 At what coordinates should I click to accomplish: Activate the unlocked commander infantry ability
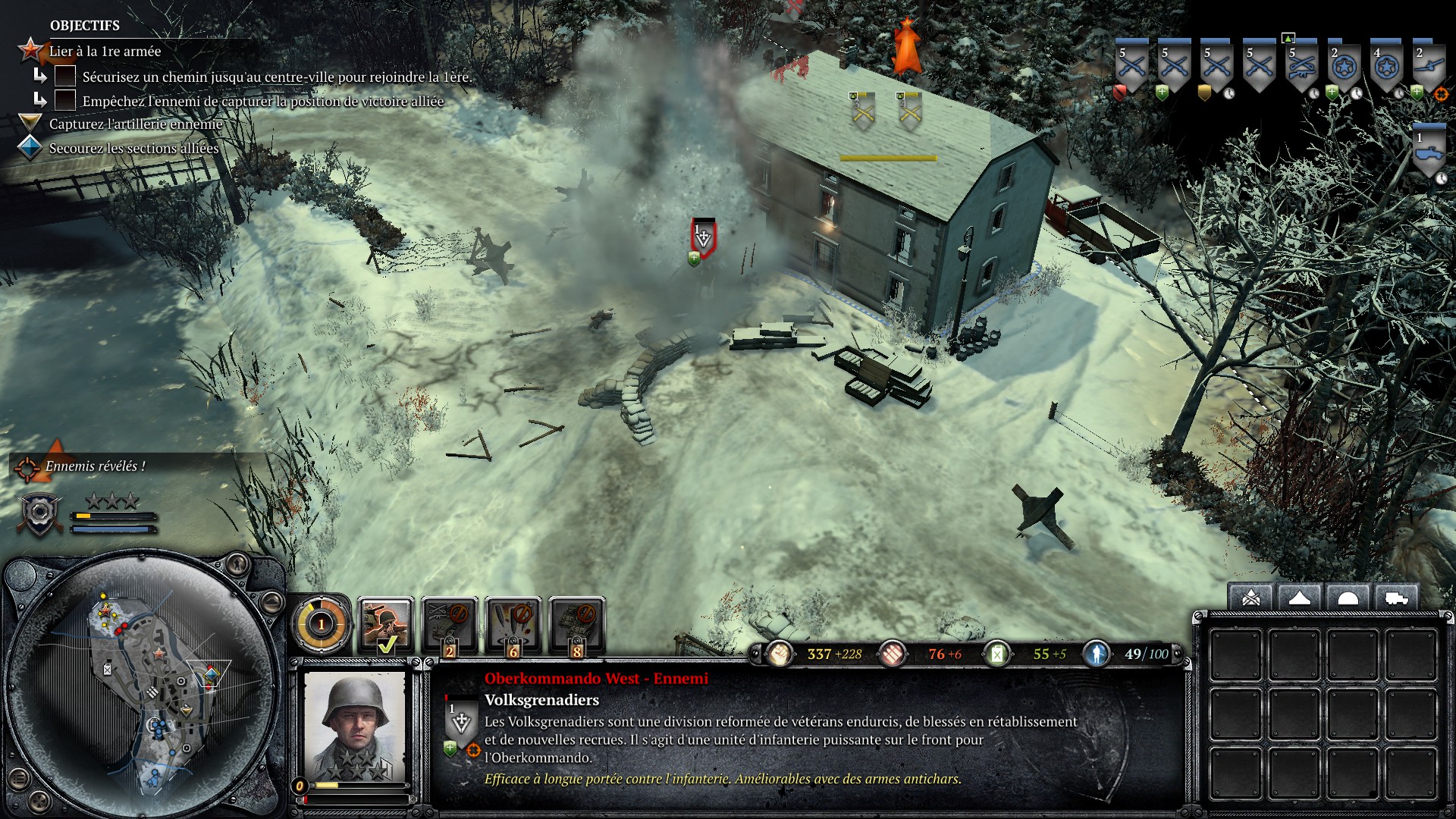[386, 625]
